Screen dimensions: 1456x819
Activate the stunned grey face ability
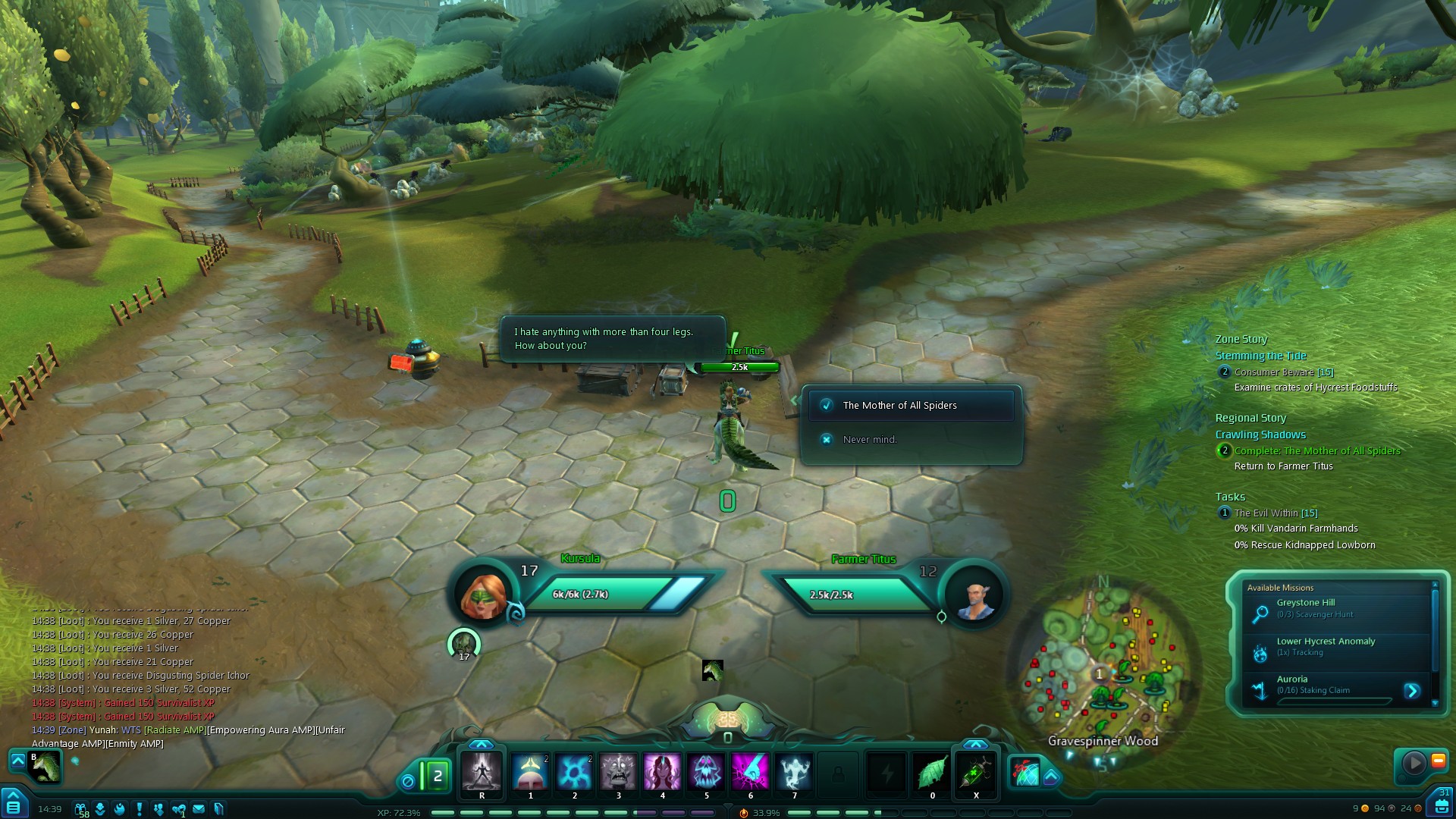618,772
